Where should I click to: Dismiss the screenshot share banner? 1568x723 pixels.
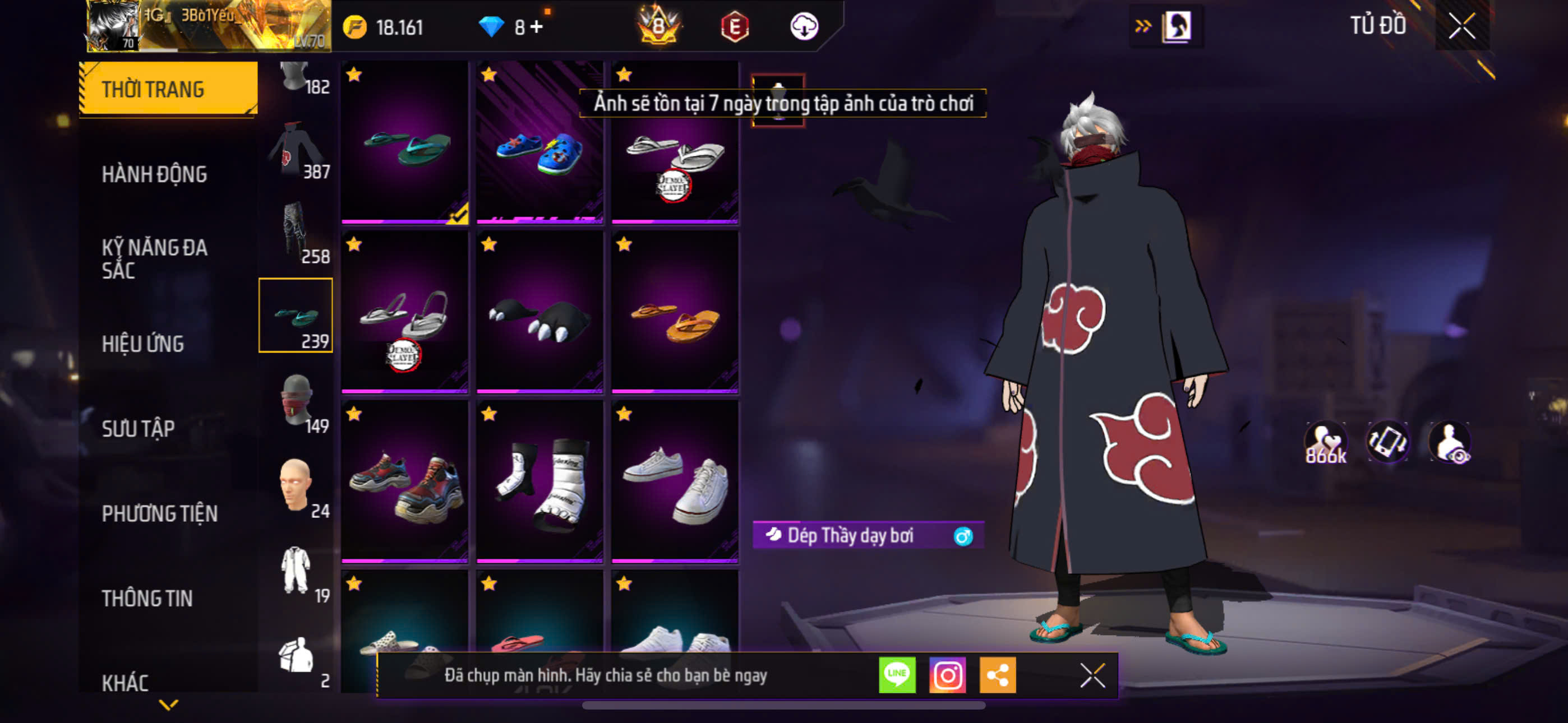(1092, 675)
